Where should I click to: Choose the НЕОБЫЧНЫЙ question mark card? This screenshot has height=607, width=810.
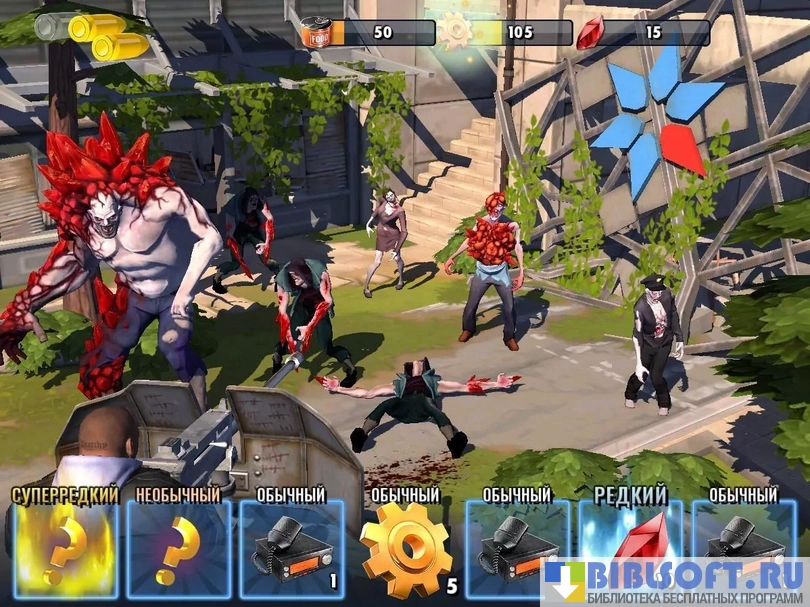178,550
